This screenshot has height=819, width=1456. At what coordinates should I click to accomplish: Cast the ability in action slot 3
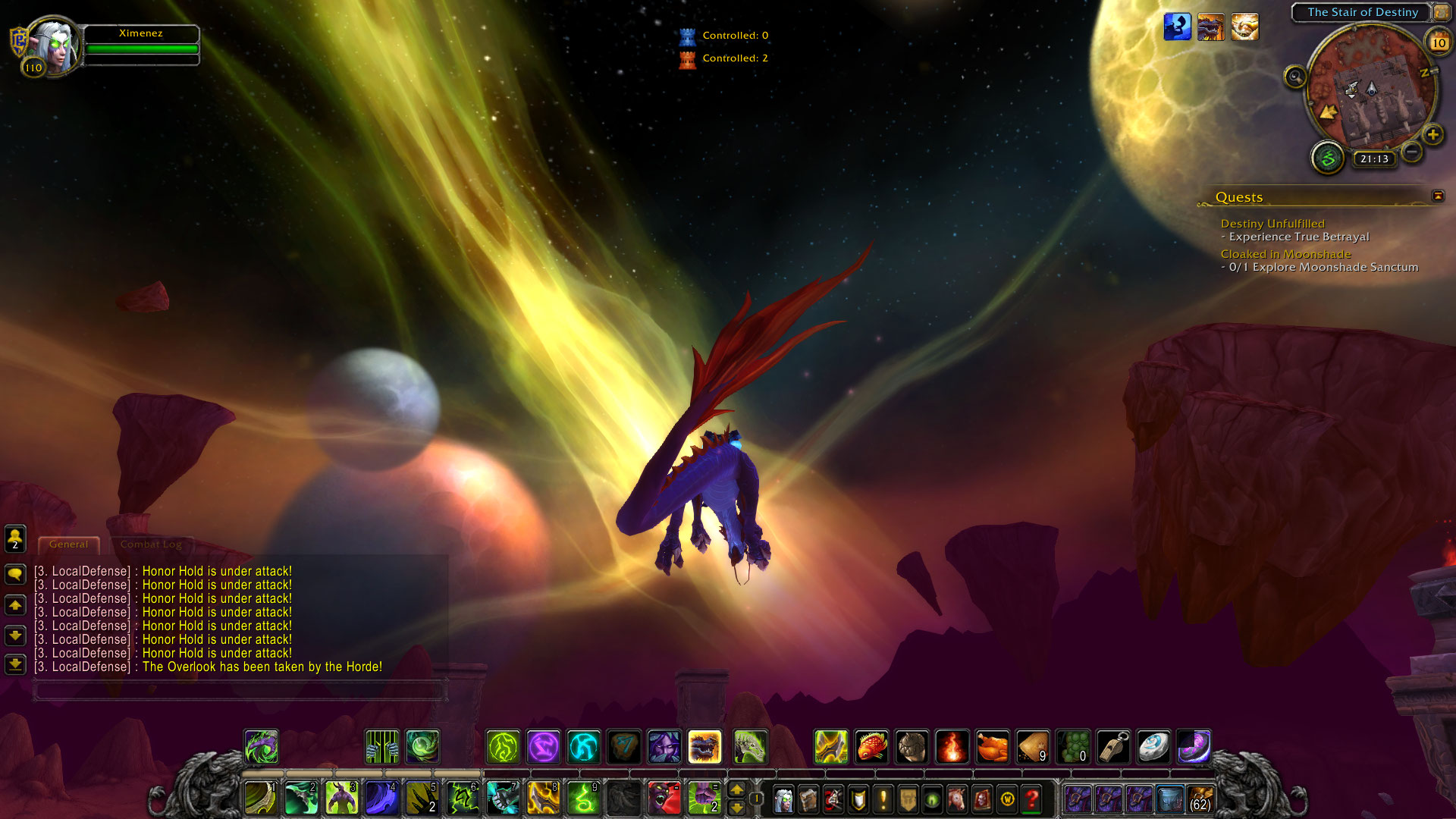(341, 799)
